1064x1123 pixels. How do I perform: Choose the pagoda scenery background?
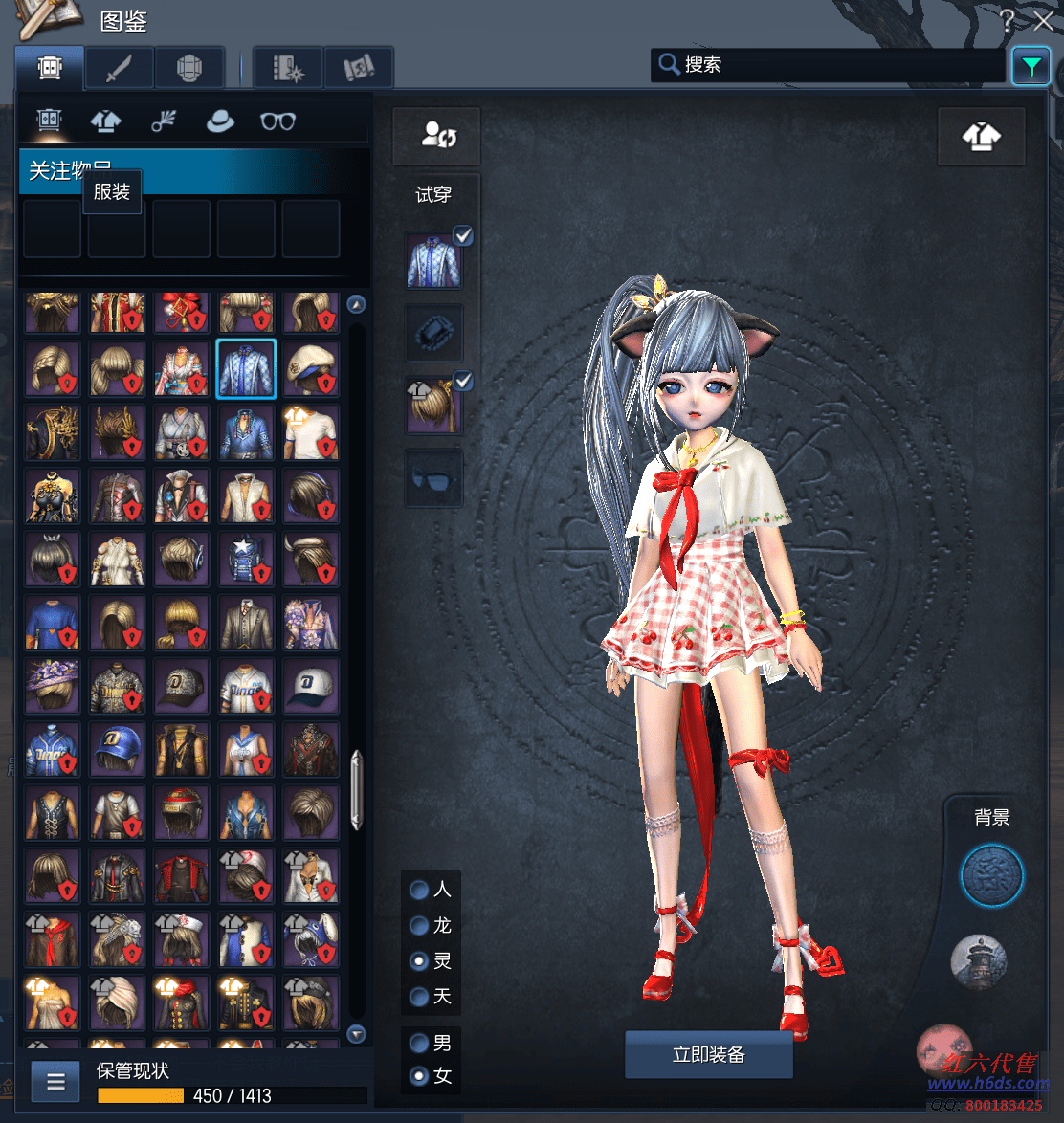(979, 961)
